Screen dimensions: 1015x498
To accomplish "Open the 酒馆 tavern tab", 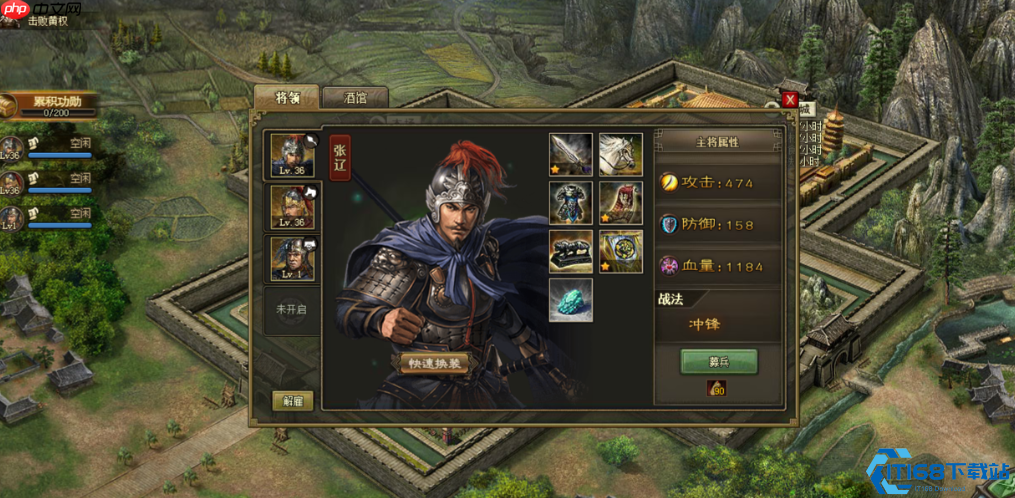I will [x=355, y=97].
